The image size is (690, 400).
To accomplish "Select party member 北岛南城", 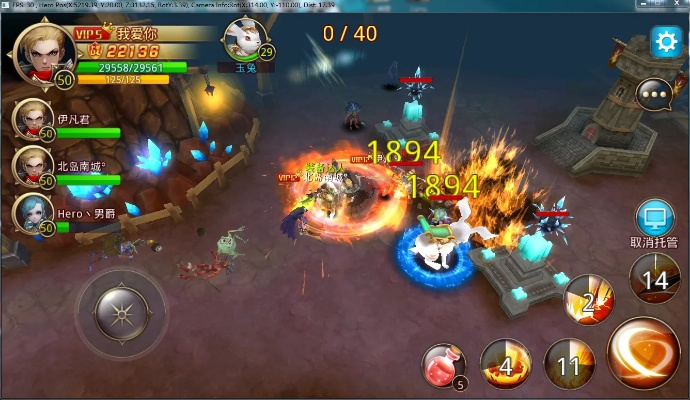I will coord(33,166).
